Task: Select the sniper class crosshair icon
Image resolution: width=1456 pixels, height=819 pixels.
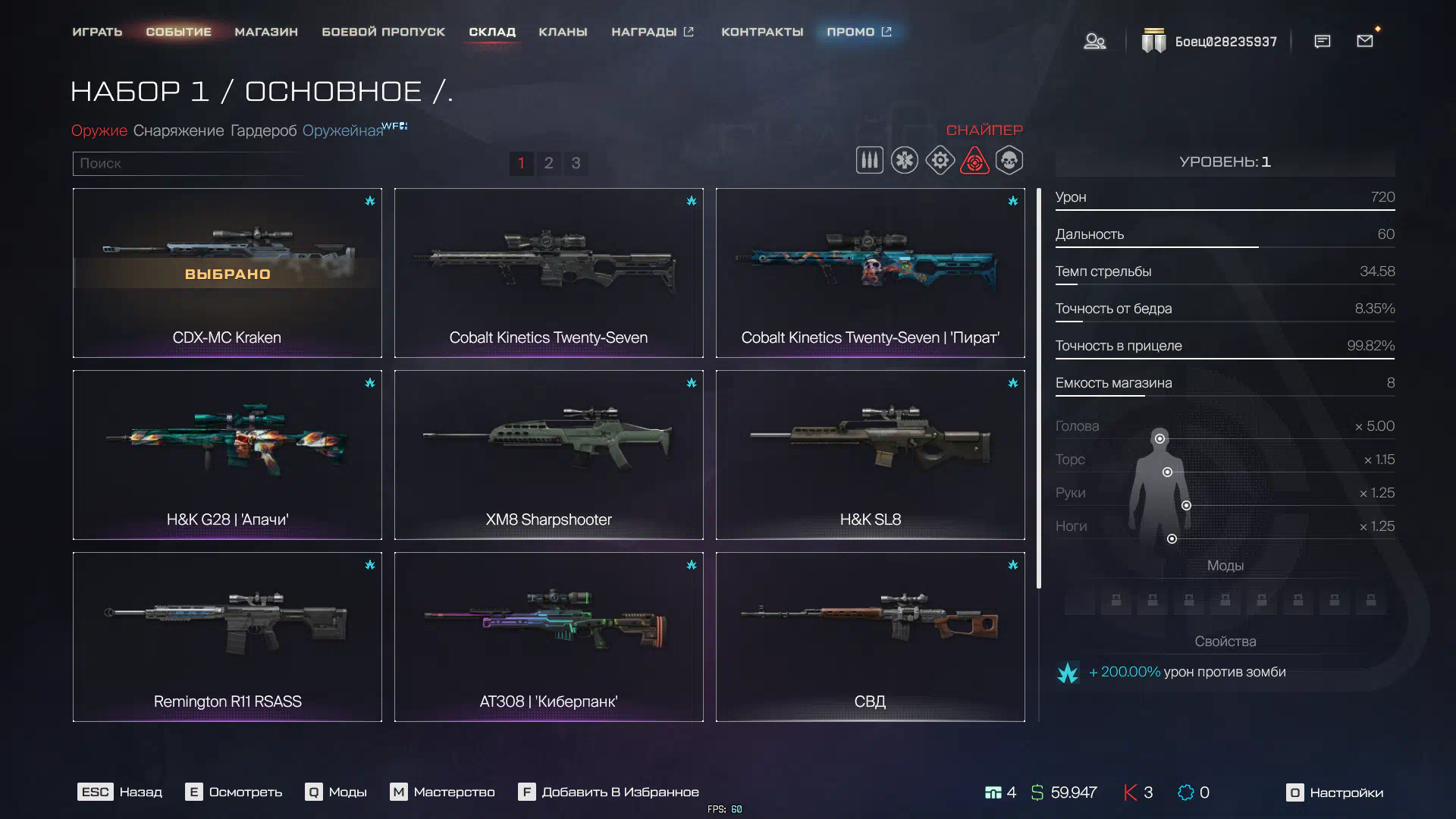Action: click(974, 161)
